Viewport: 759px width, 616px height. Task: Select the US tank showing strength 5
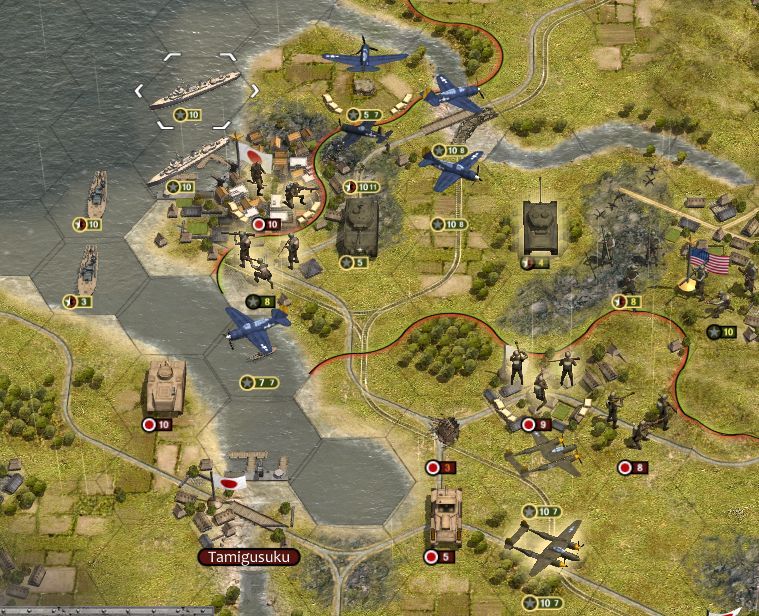357,228
